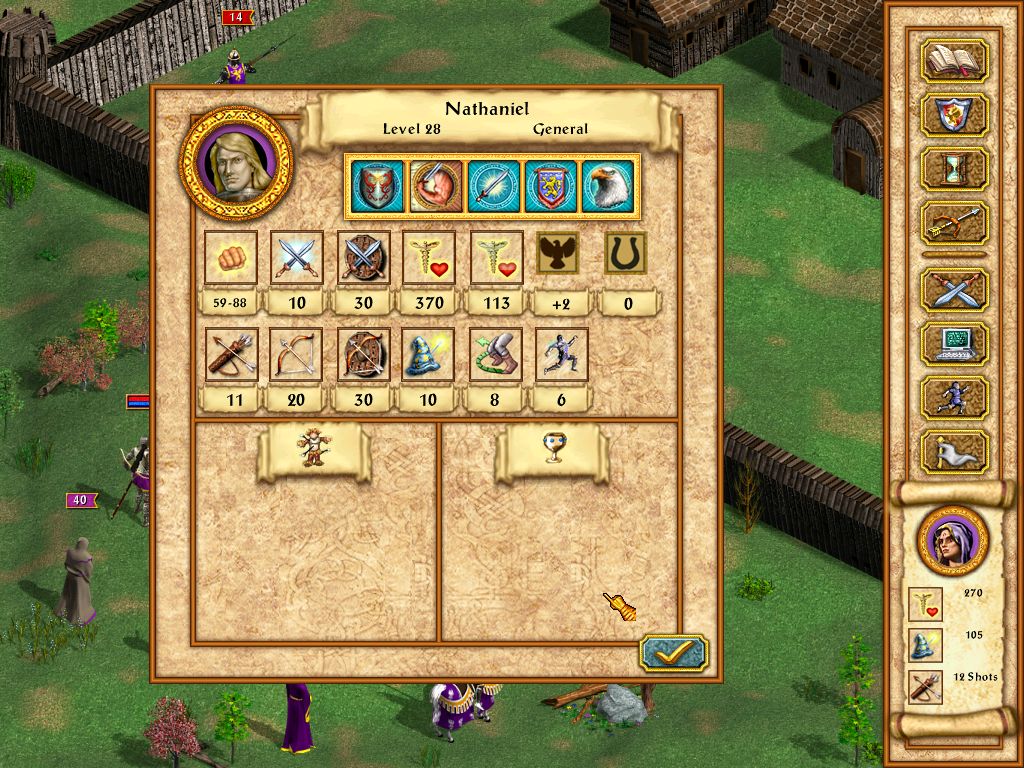
Task: Click the shield defend button
Action: (x=954, y=115)
